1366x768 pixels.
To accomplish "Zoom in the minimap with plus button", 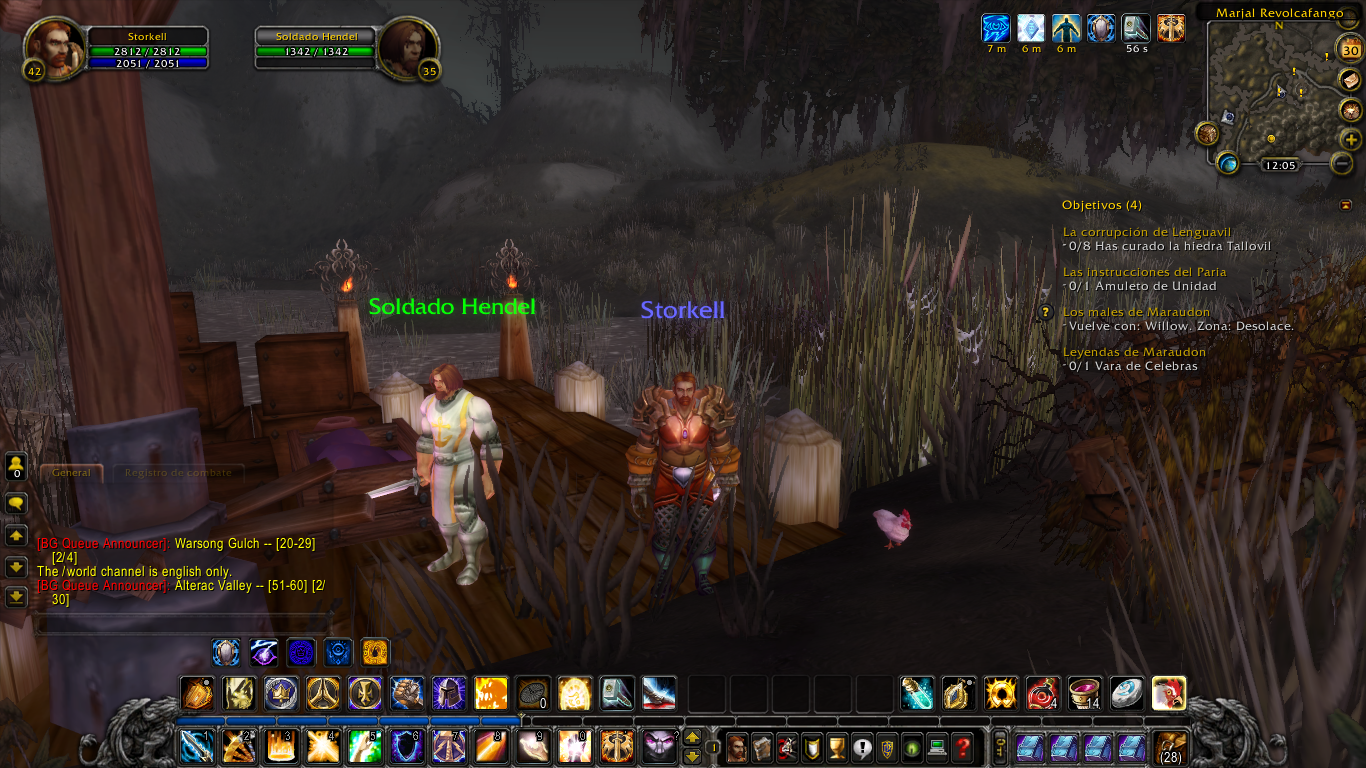I will [1349, 138].
